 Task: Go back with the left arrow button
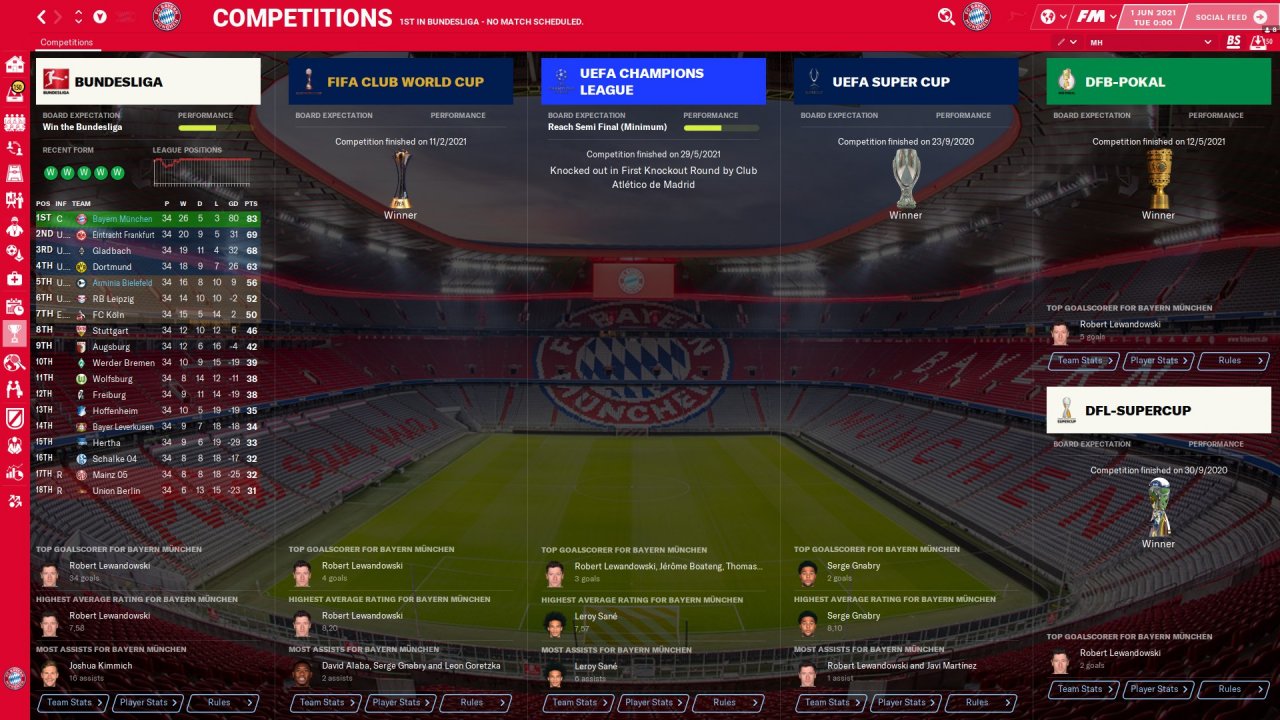41,17
